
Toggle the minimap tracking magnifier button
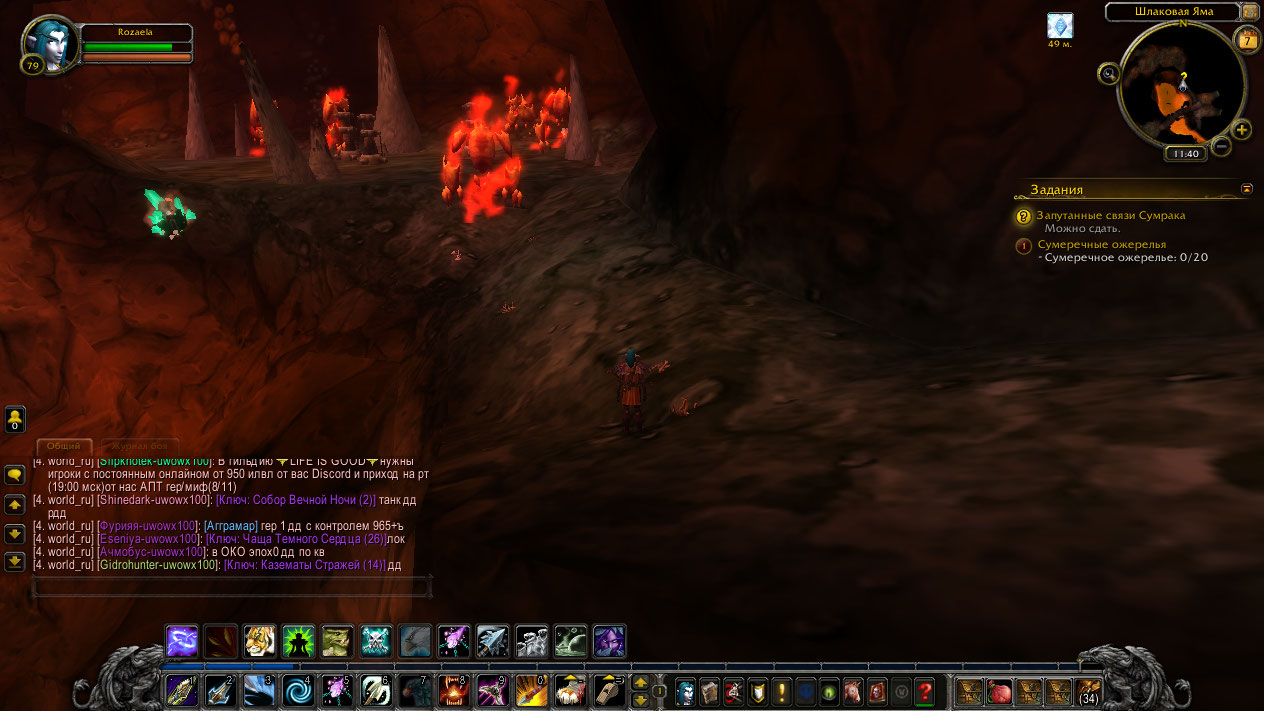[1108, 73]
